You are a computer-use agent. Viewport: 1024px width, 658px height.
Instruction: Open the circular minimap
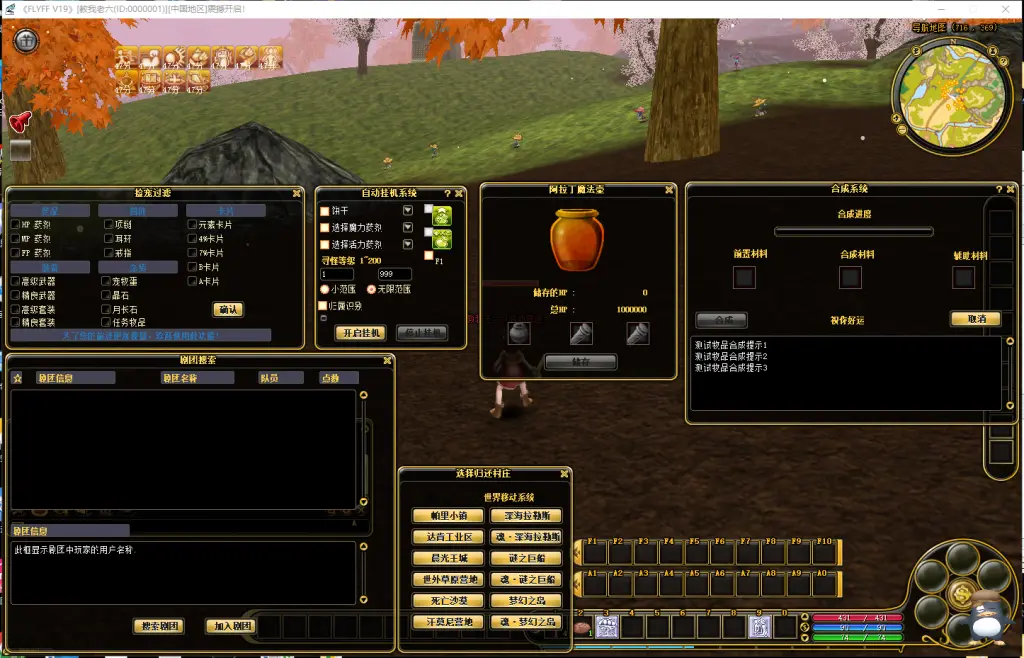(x=948, y=97)
